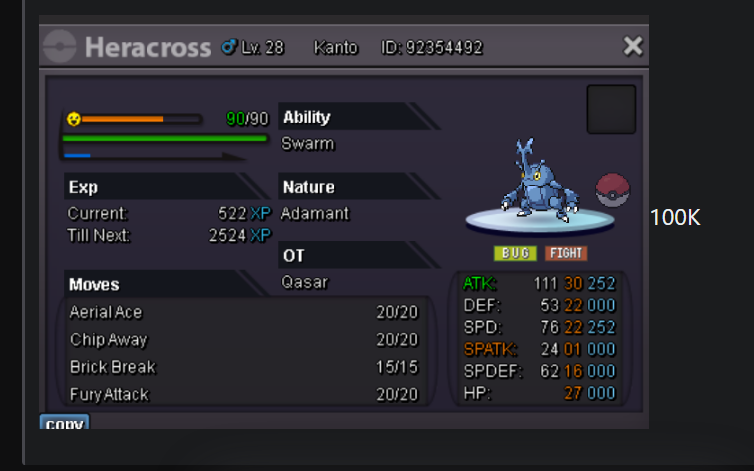Select the Chip Away move row
This screenshot has height=471, width=754.
[243, 340]
